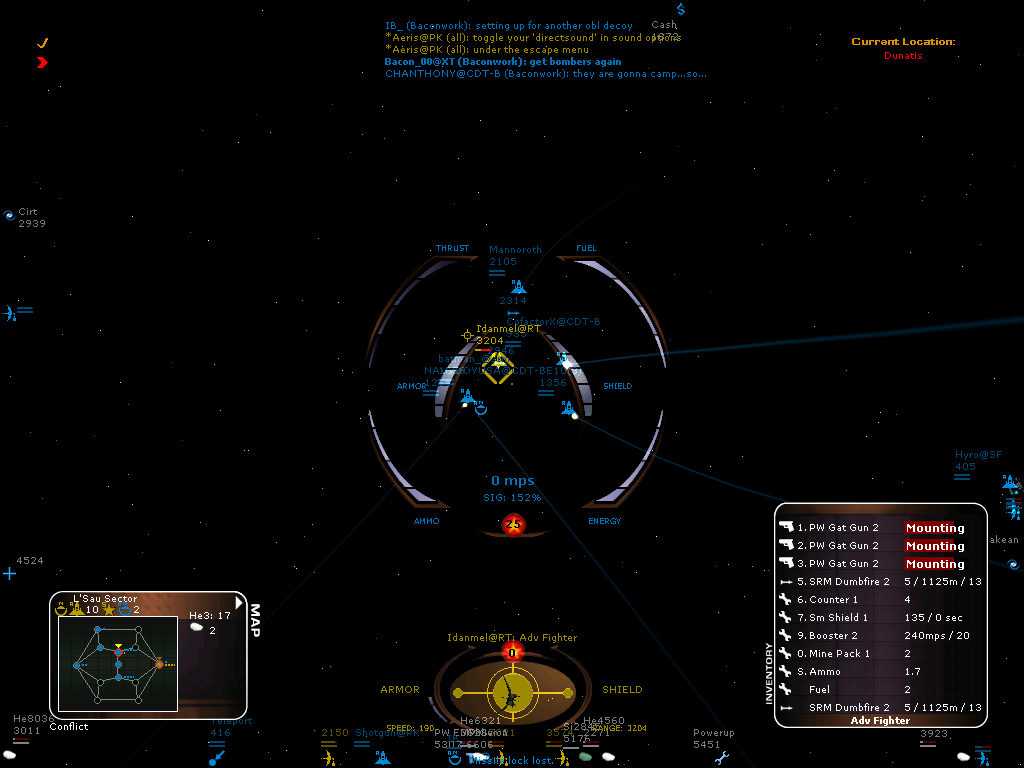Open the L'Sau sector minimap
1024x768 pixels.
click(117, 663)
